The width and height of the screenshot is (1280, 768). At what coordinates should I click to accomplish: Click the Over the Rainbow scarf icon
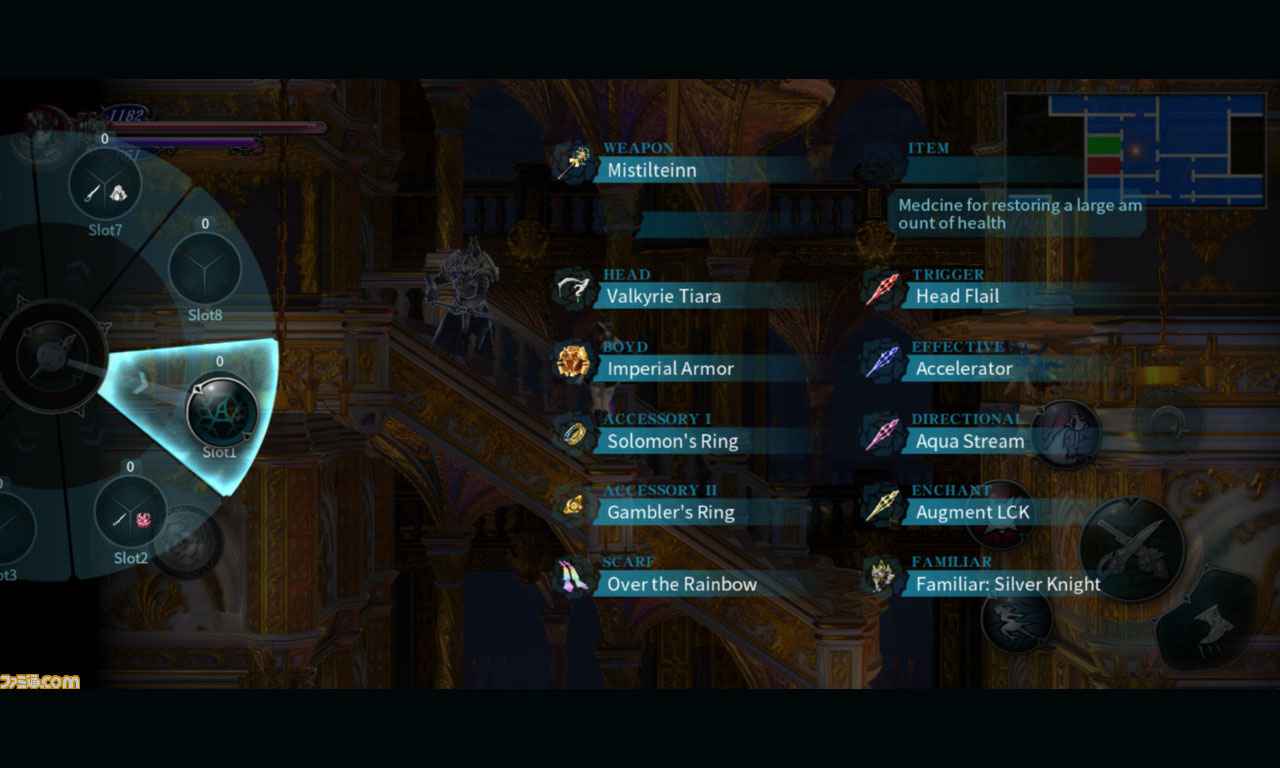(571, 573)
